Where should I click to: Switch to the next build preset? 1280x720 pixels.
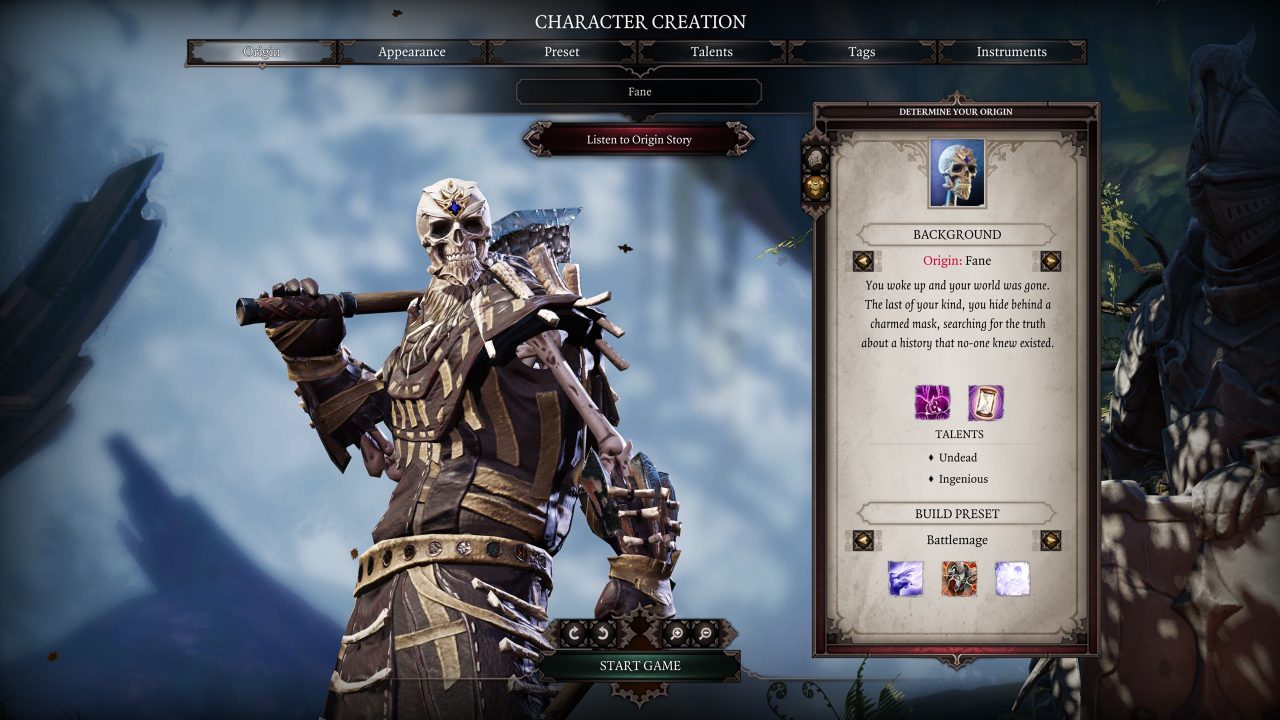coord(1050,540)
